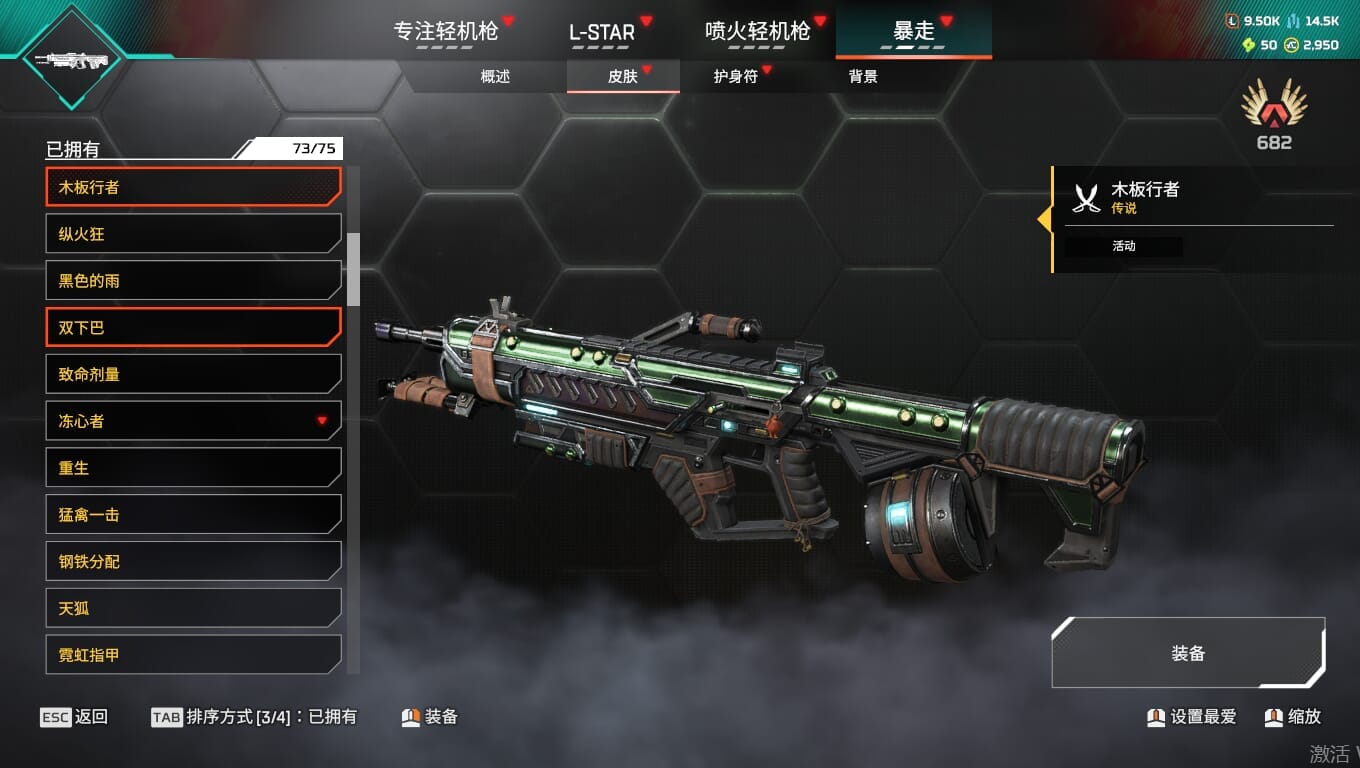Choose the 重生 skin entry
1360x768 pixels.
[x=193, y=468]
